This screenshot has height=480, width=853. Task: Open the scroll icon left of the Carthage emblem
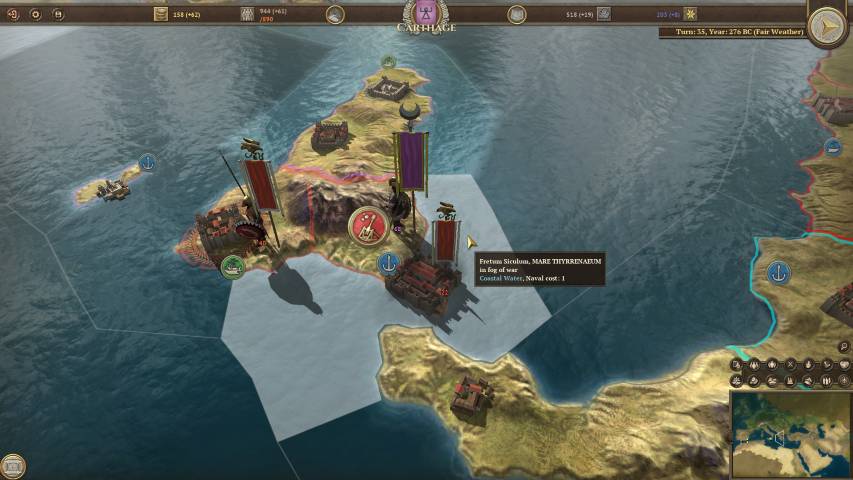point(335,14)
